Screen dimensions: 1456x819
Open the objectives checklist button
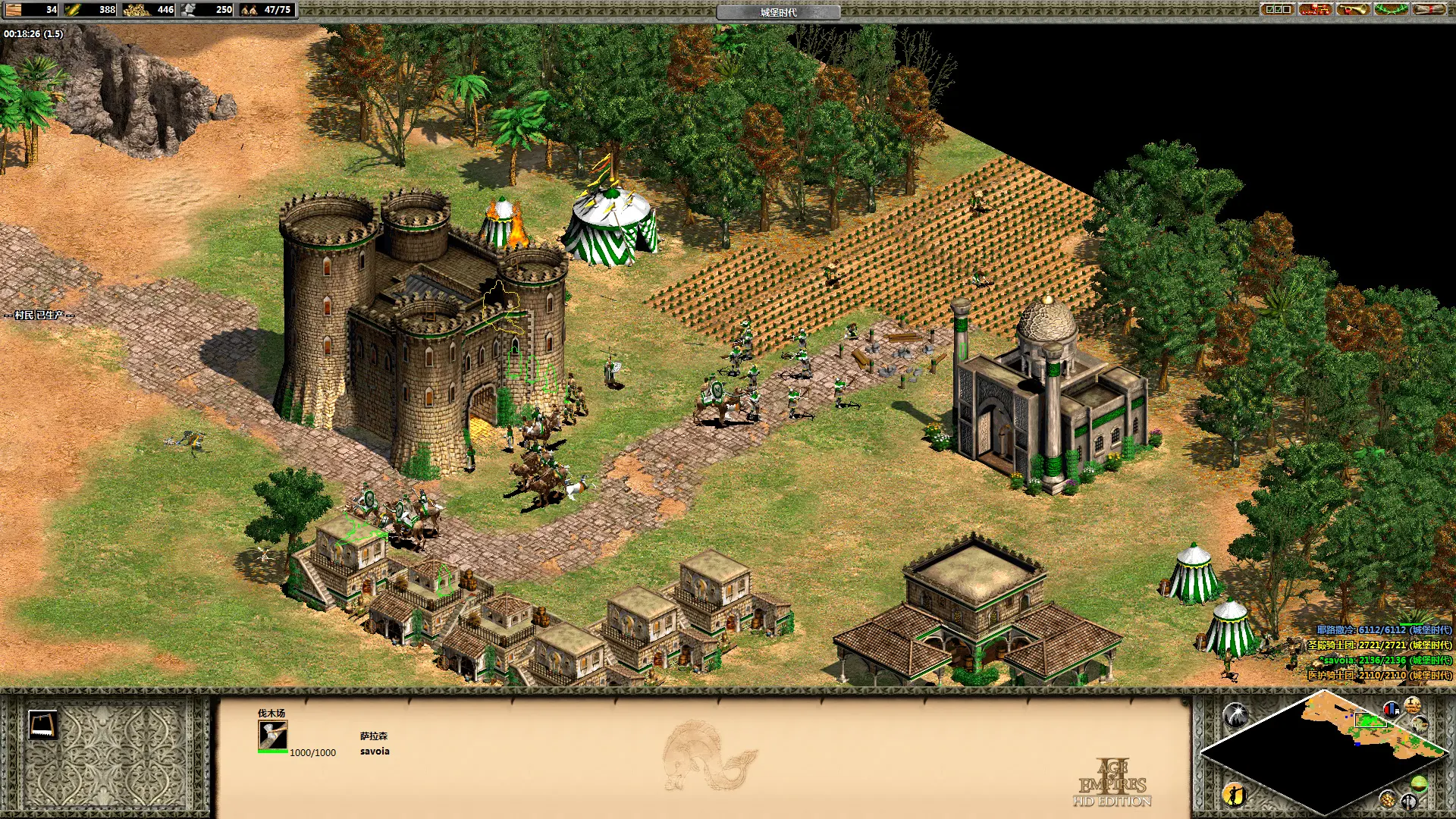click(1277, 10)
